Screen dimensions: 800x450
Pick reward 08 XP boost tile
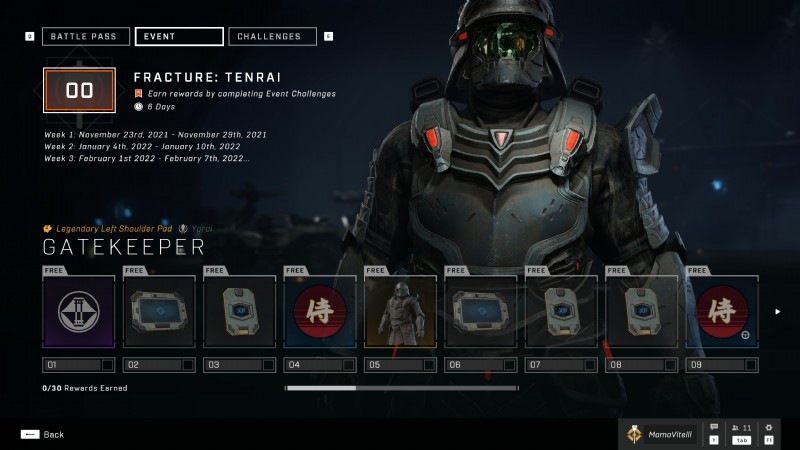click(641, 311)
